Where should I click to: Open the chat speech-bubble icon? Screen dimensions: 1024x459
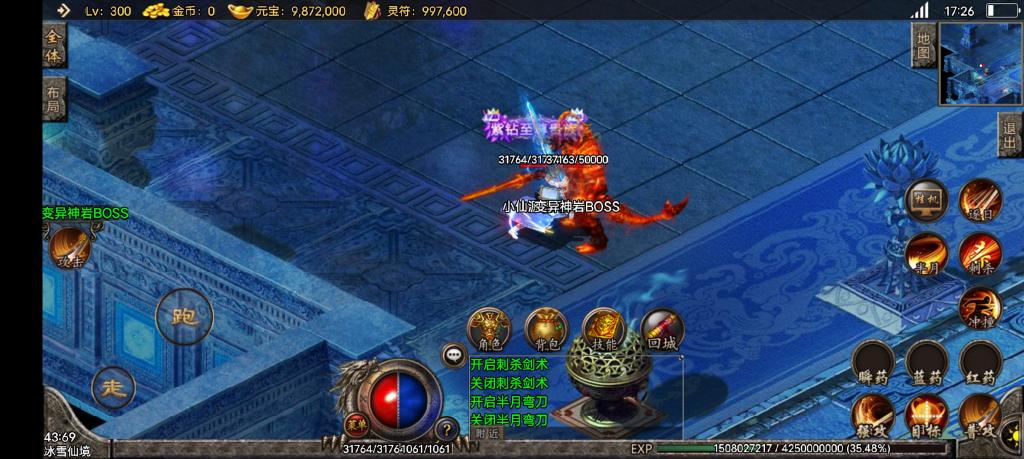[455, 354]
